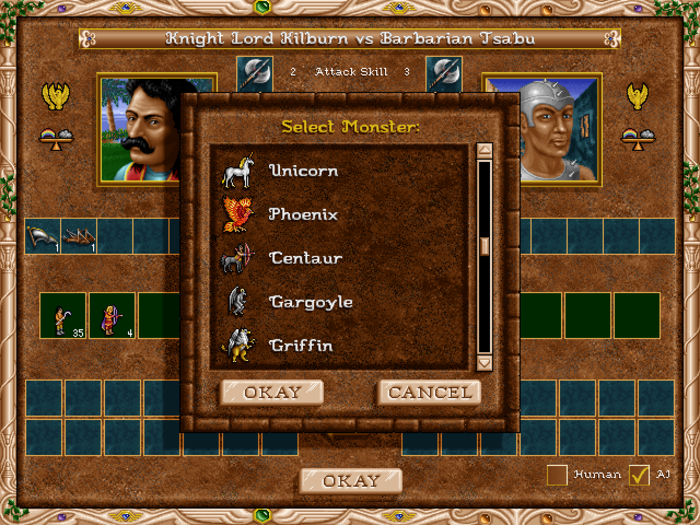Confirm monster selection with dialog OKAY
Viewport: 700px width, 525px height.
tap(272, 392)
